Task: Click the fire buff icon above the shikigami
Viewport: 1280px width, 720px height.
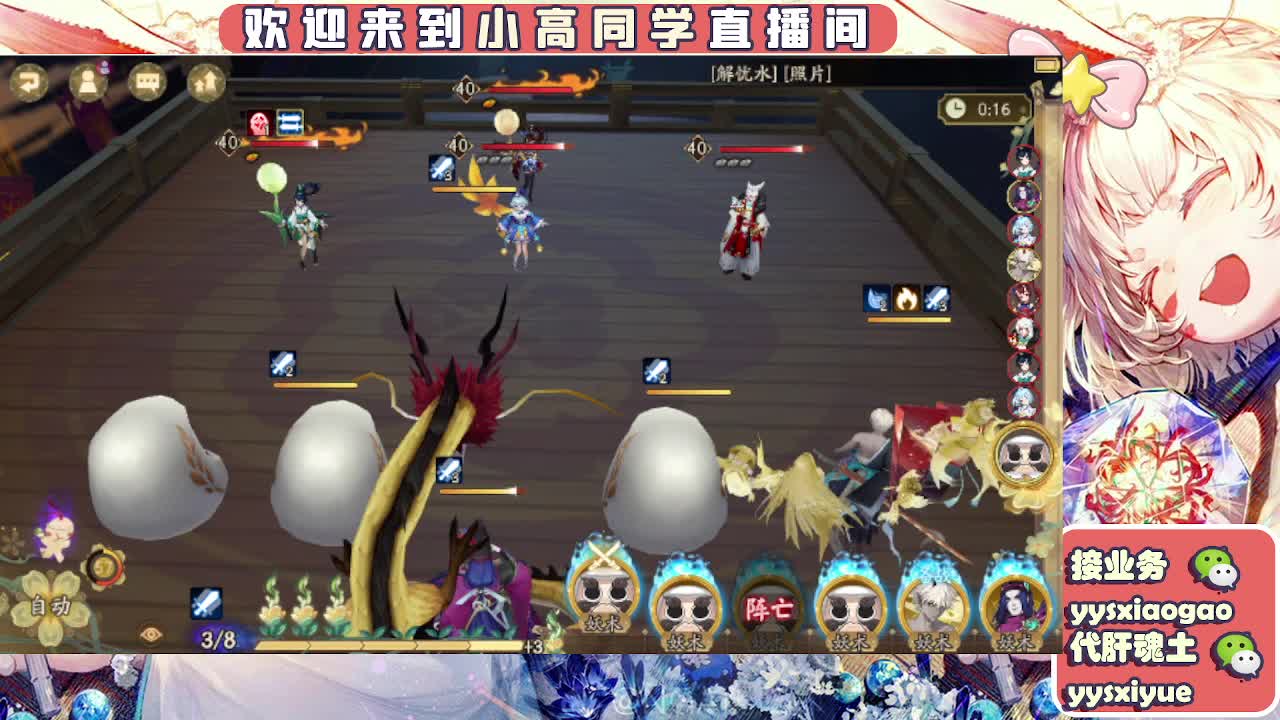Action: [907, 297]
